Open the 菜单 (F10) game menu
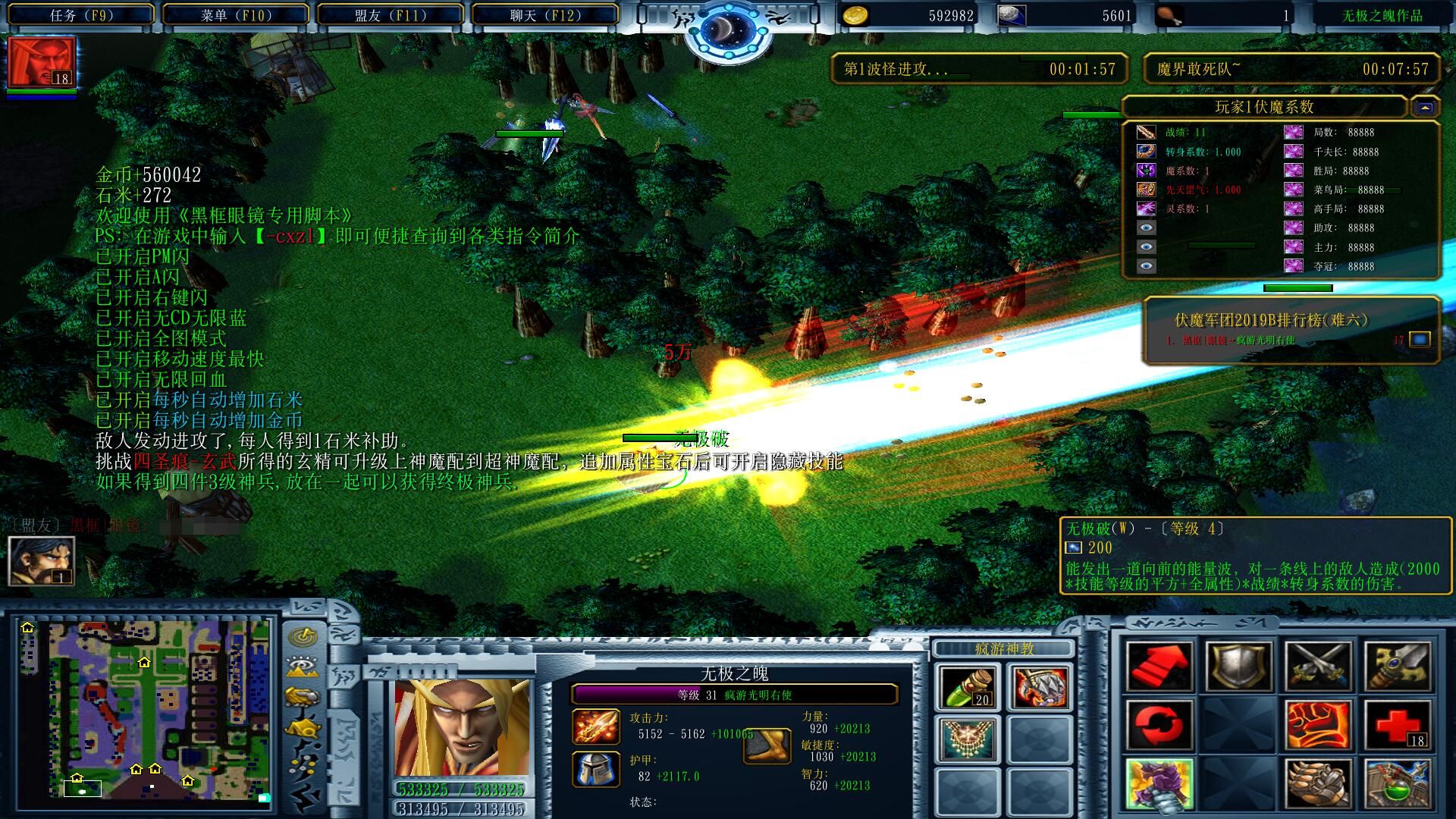Screen dimensions: 1456x819 click(x=236, y=15)
